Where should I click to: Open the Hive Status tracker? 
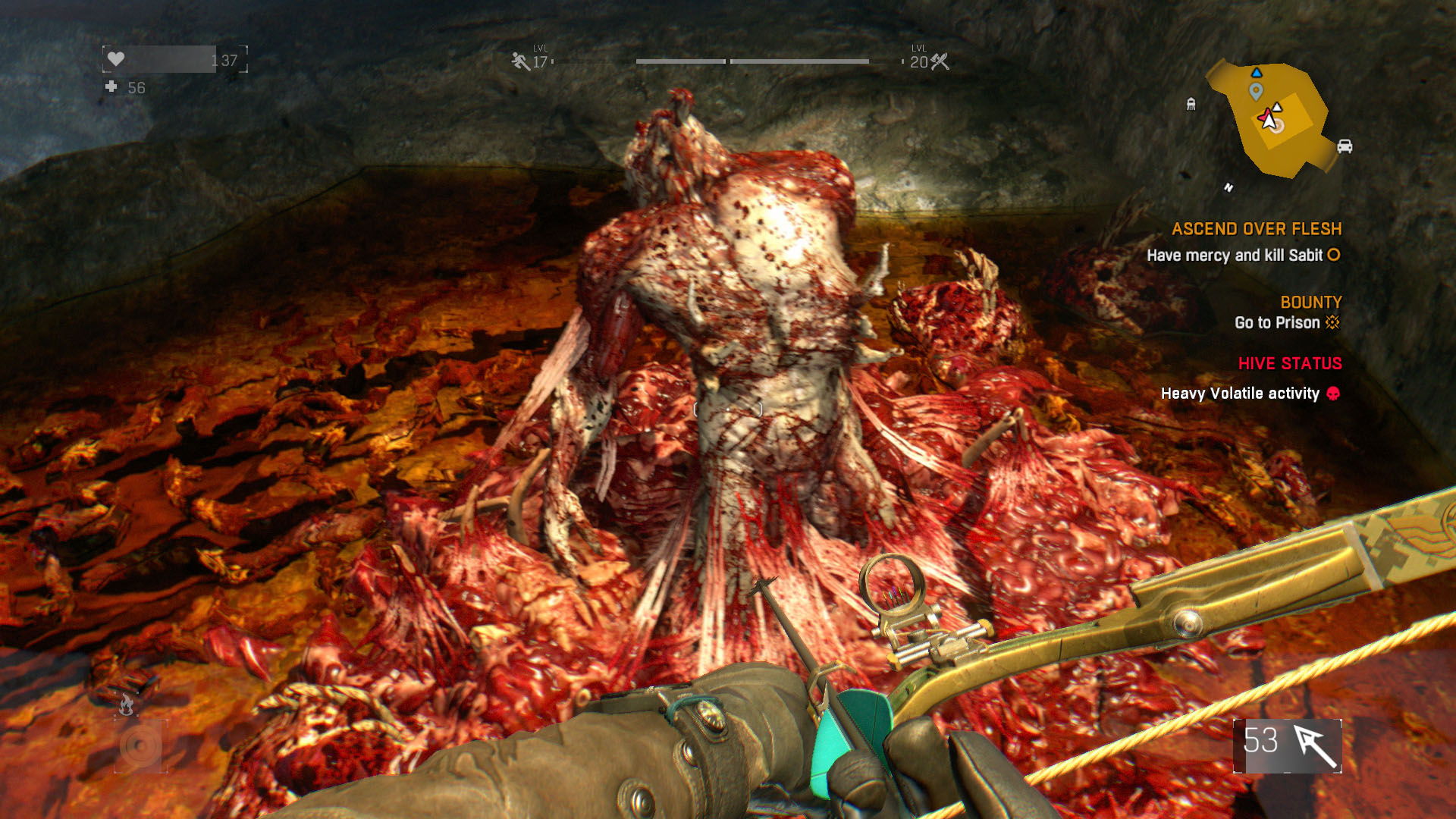(x=1289, y=364)
